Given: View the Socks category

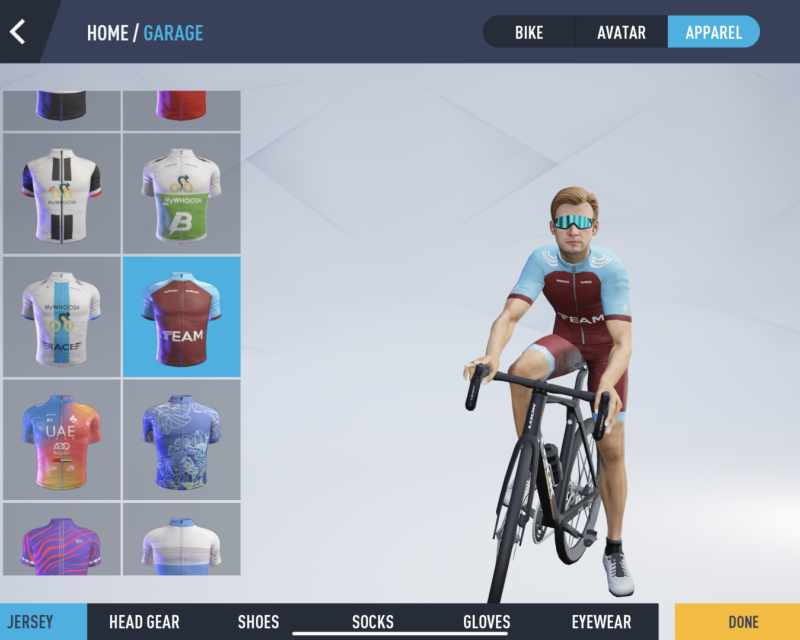Looking at the screenshot, I should tap(373, 622).
